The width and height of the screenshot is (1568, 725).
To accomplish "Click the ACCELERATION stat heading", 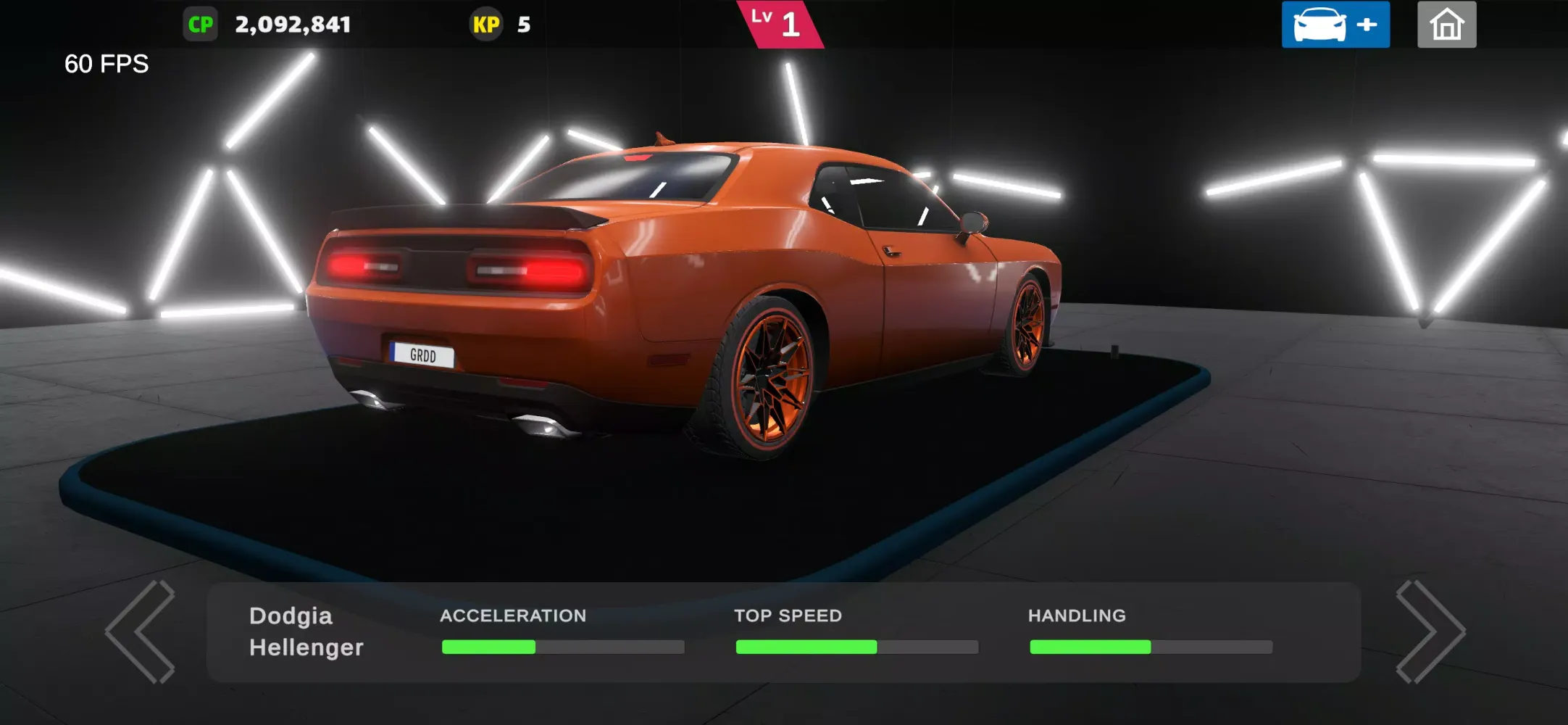I will pyautogui.click(x=513, y=616).
